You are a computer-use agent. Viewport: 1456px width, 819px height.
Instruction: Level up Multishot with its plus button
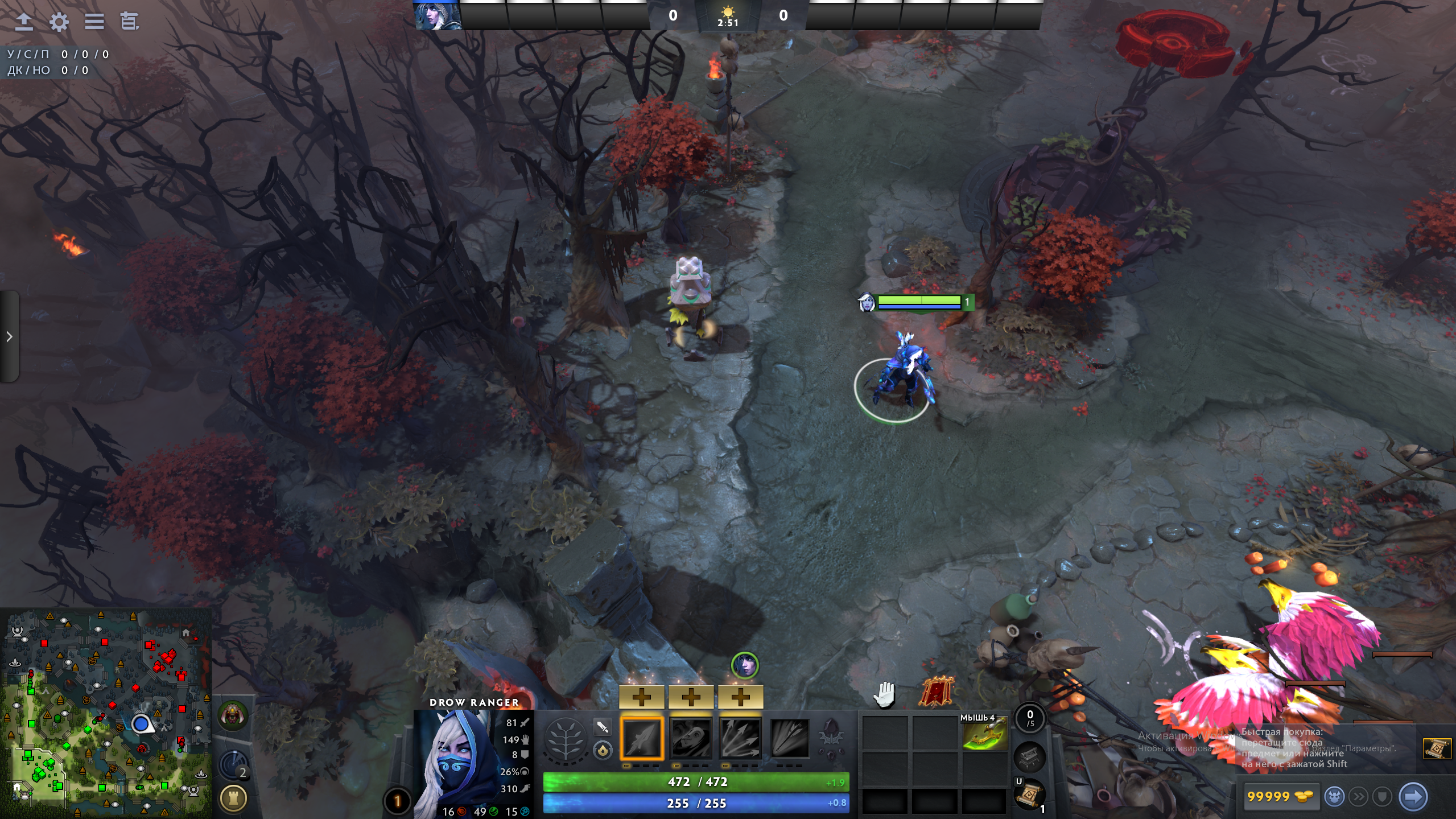coord(740,697)
